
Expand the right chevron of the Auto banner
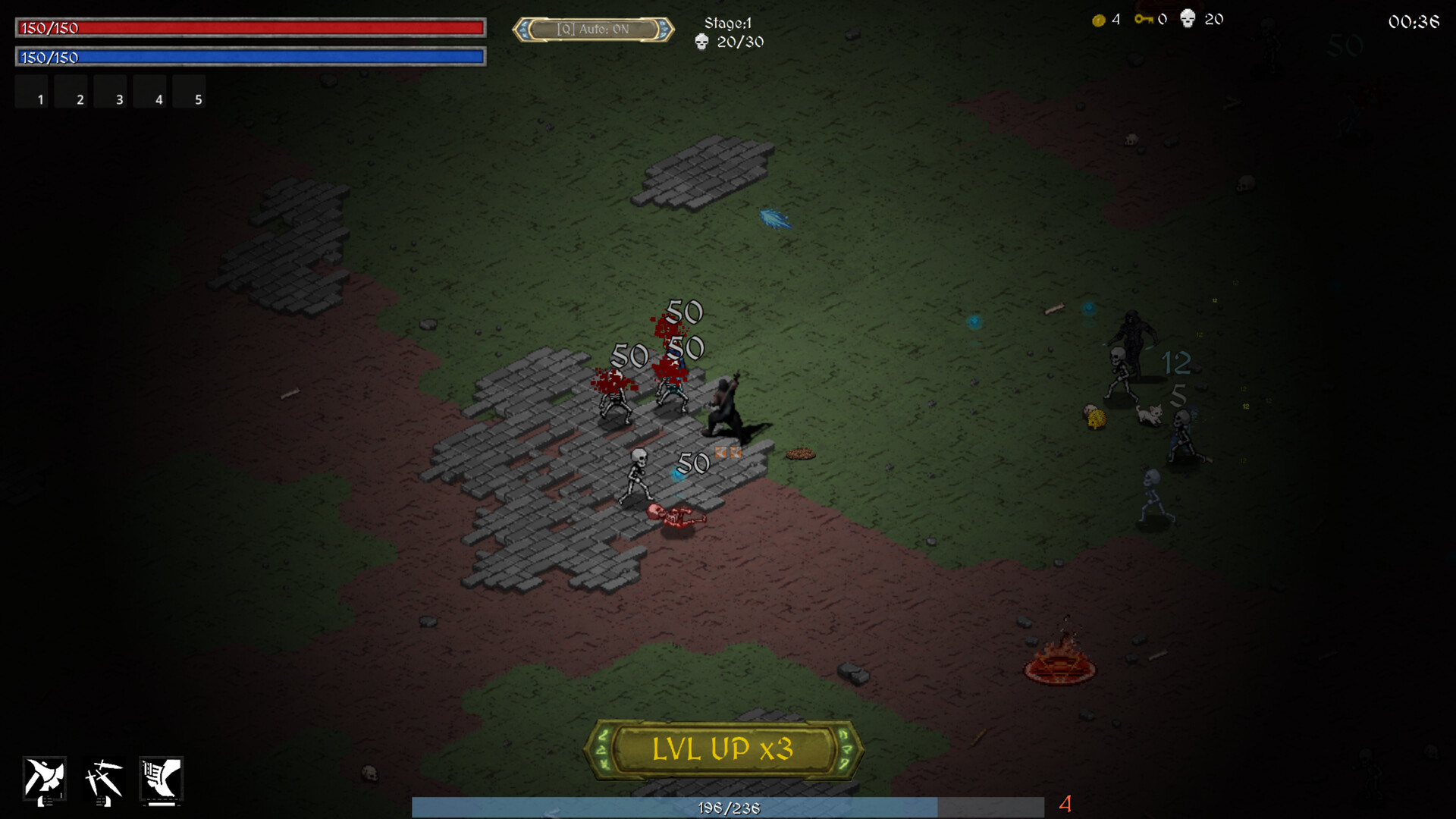[663, 29]
